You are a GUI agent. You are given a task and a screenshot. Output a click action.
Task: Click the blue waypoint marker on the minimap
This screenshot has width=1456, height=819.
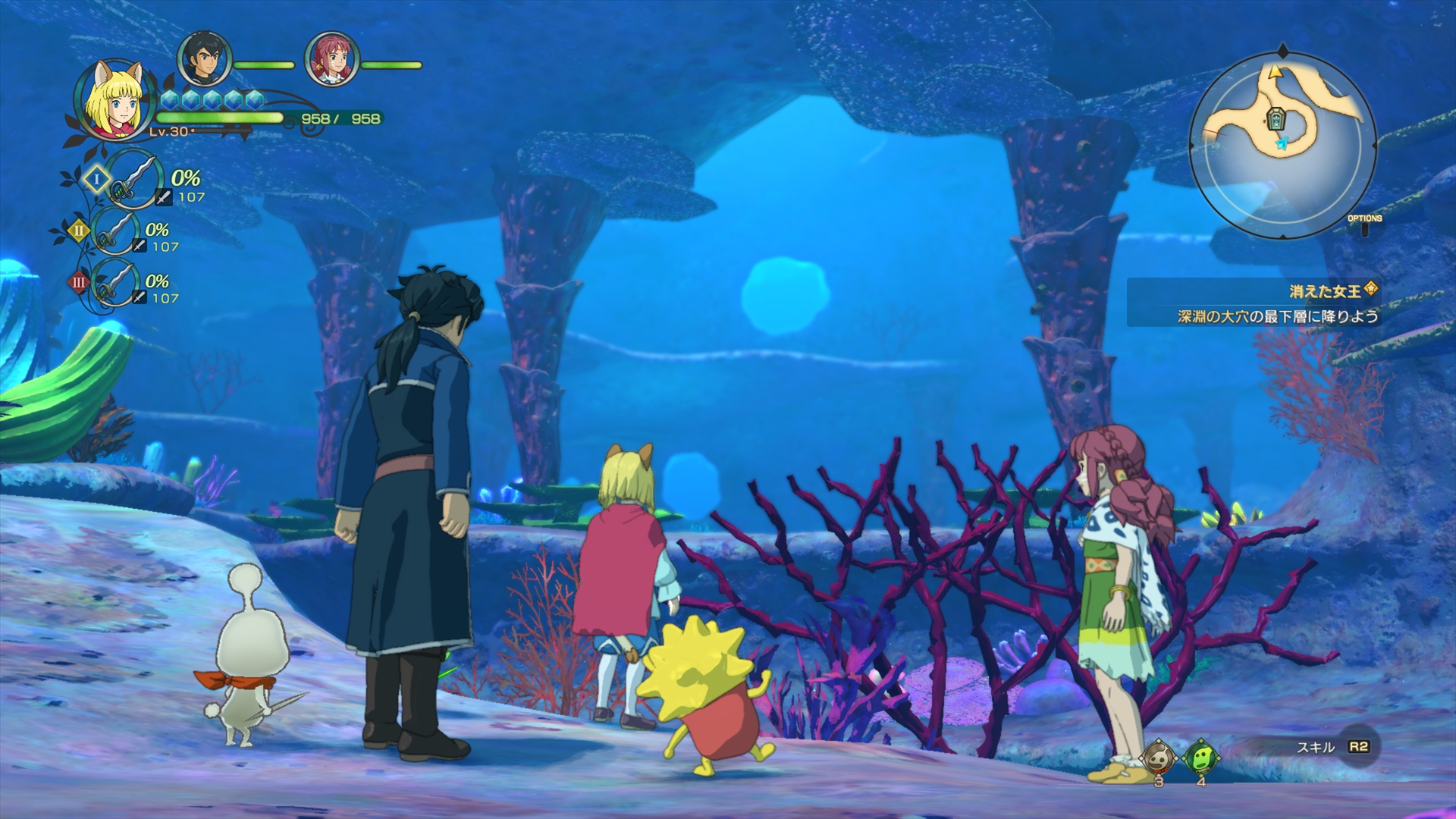[1282, 144]
